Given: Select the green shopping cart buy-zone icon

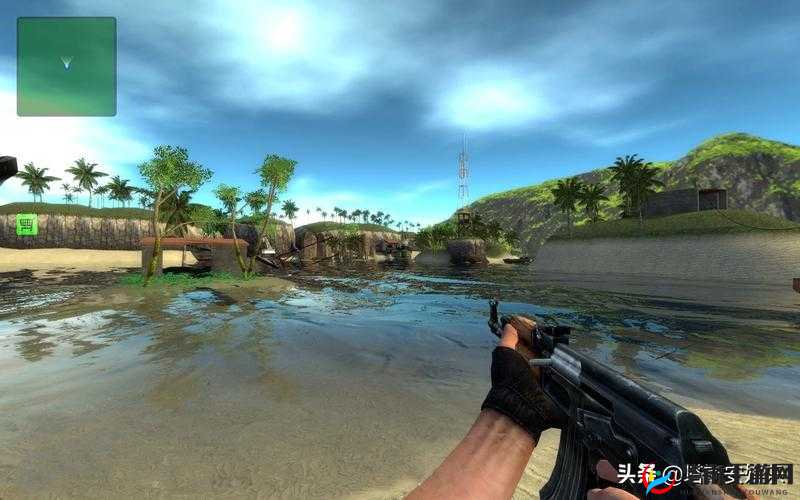Looking at the screenshot, I should click(x=27, y=225).
